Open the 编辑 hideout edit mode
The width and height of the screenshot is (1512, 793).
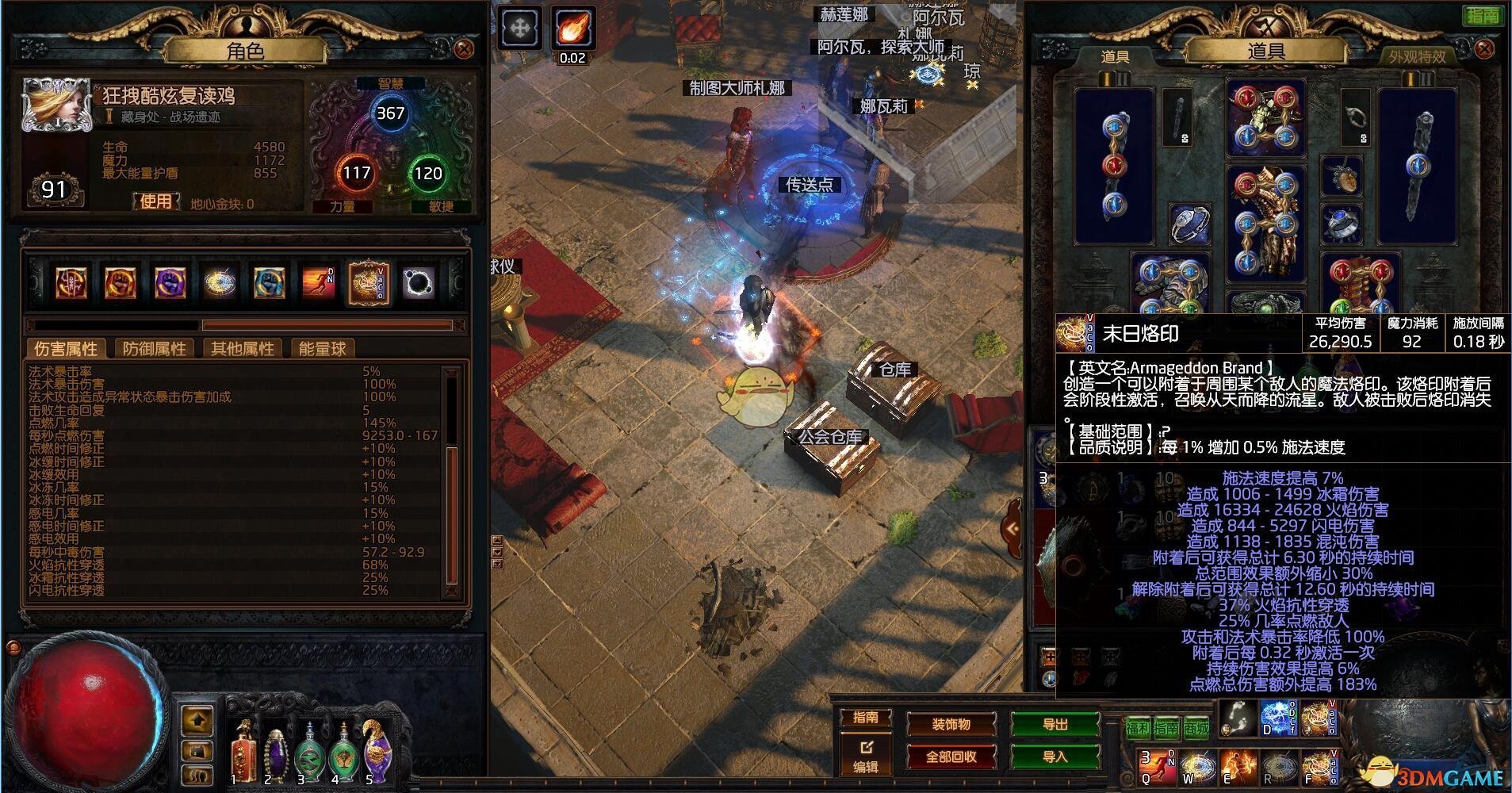click(x=865, y=757)
